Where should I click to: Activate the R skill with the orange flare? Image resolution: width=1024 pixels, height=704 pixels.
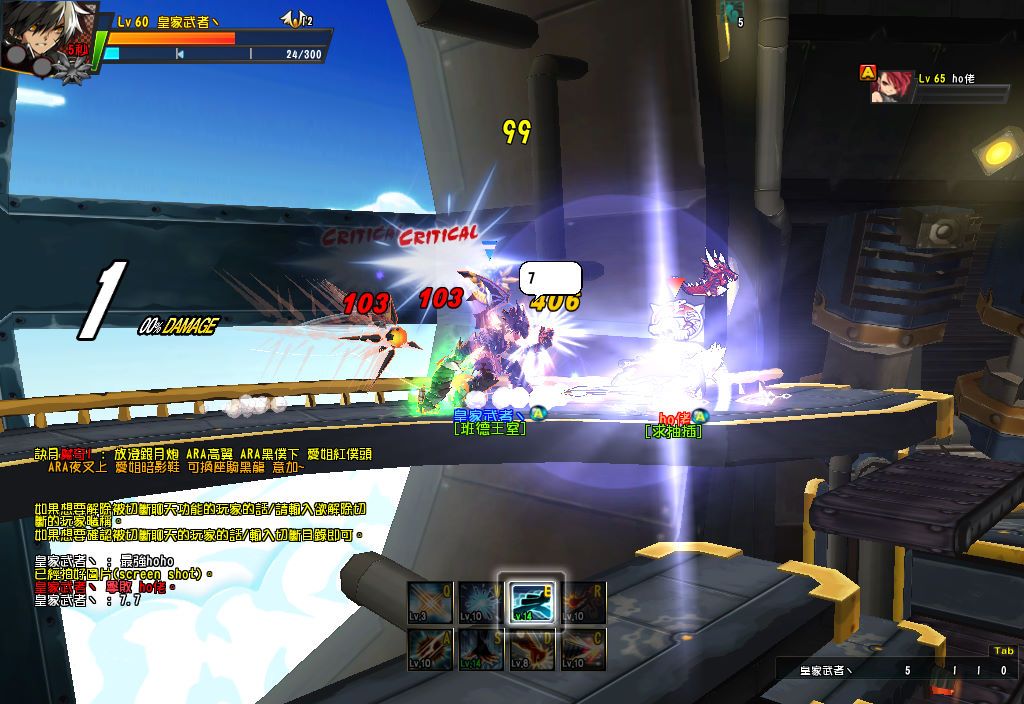click(x=584, y=603)
